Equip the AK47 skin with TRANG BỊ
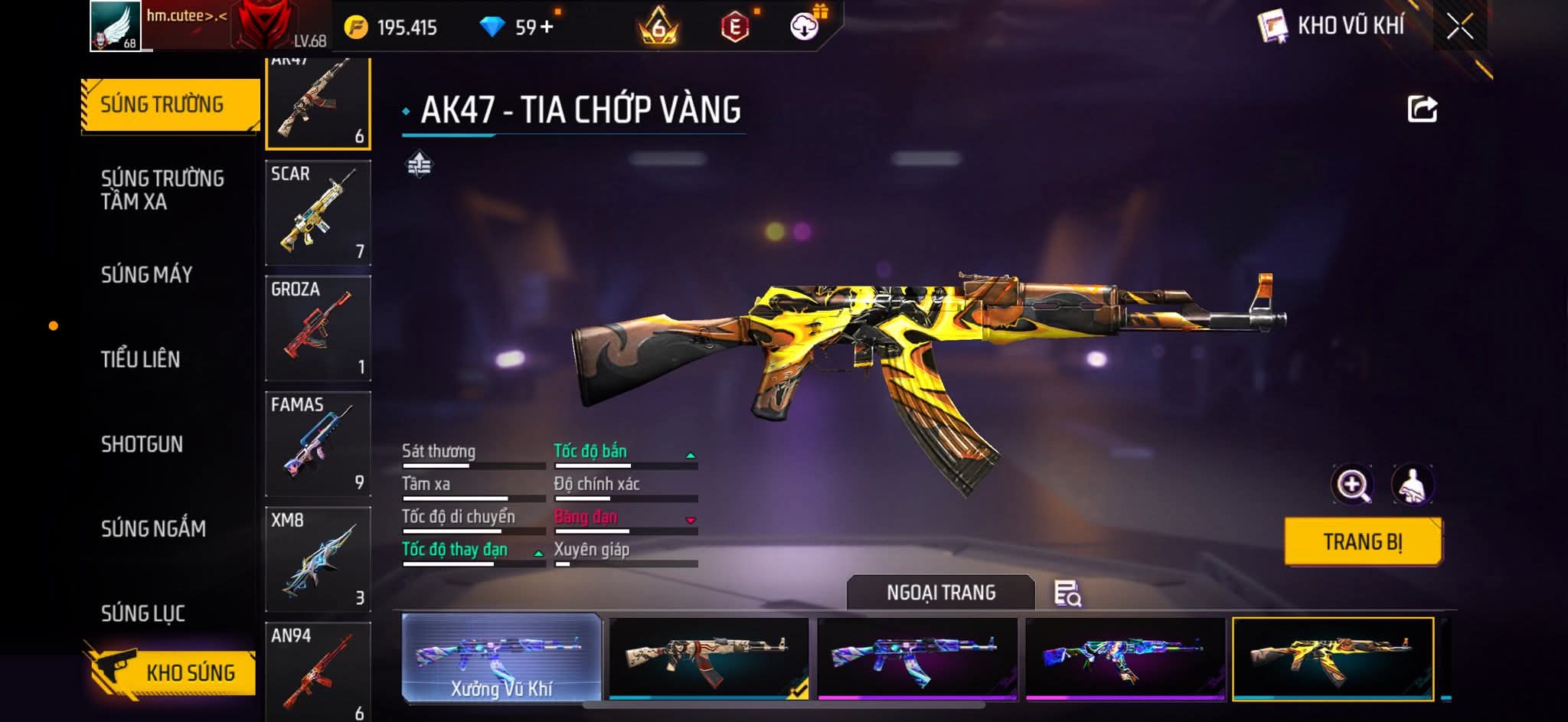This screenshot has width=1568, height=722. 1363,542
